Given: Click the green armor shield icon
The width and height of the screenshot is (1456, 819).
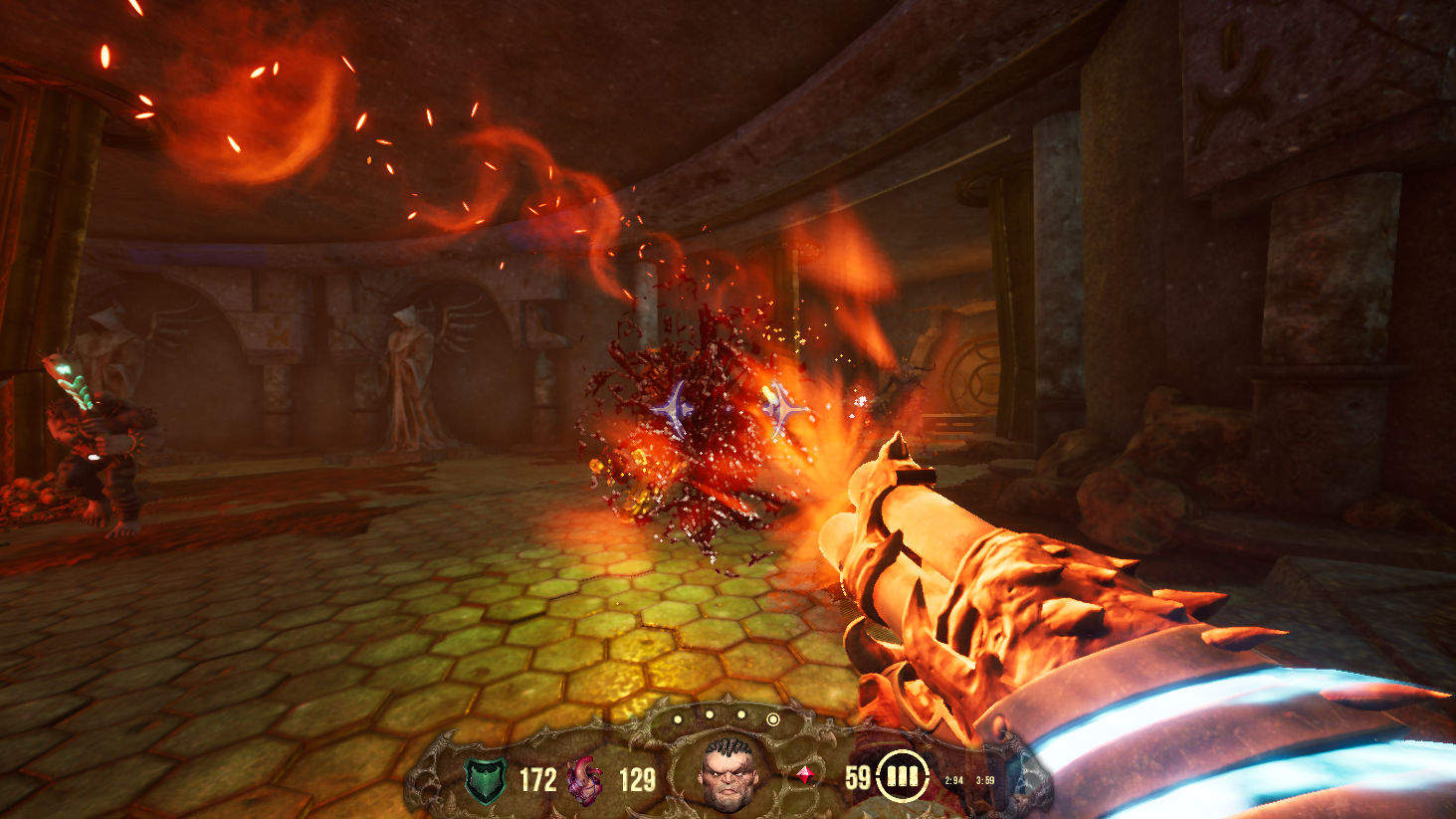Looking at the screenshot, I should 486,779.
